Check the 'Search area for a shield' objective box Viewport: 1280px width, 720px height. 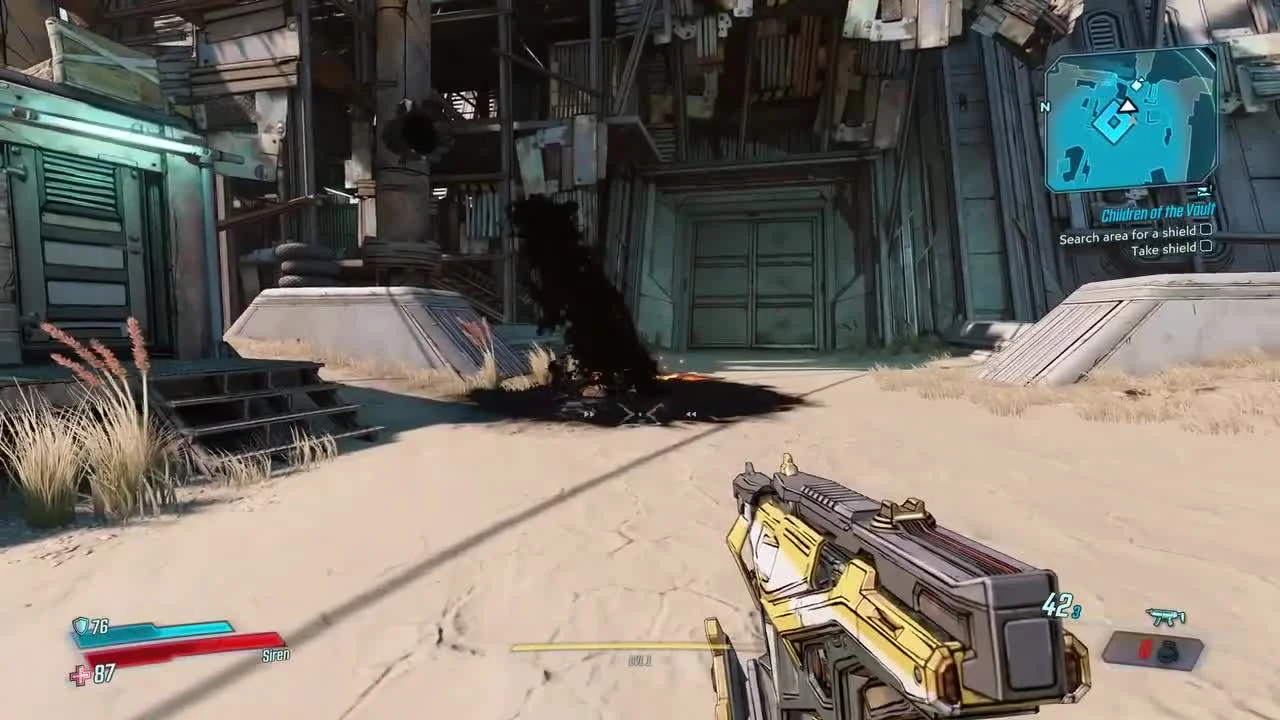pos(1205,232)
